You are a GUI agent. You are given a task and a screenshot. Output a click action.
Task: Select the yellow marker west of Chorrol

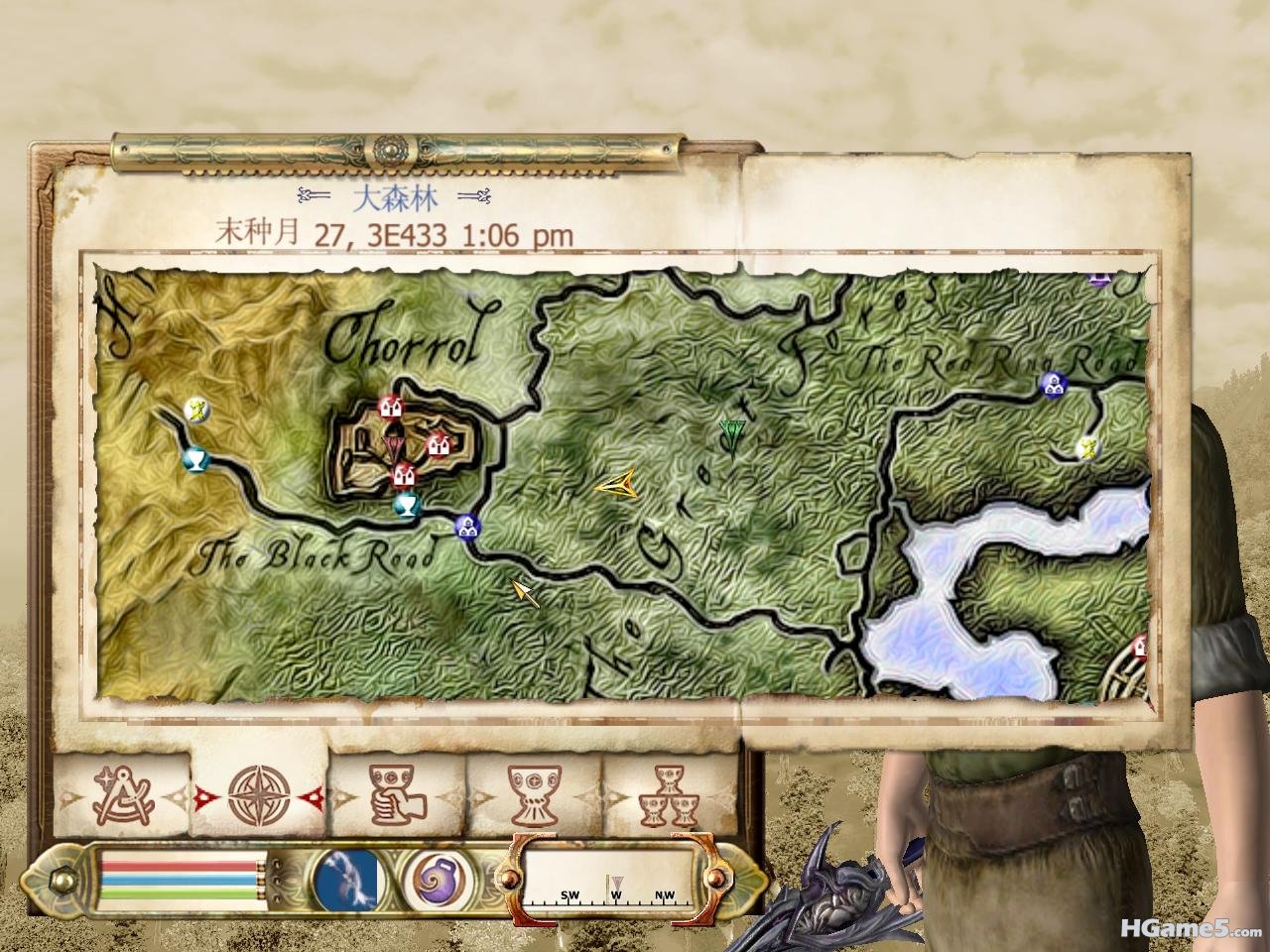198,409
